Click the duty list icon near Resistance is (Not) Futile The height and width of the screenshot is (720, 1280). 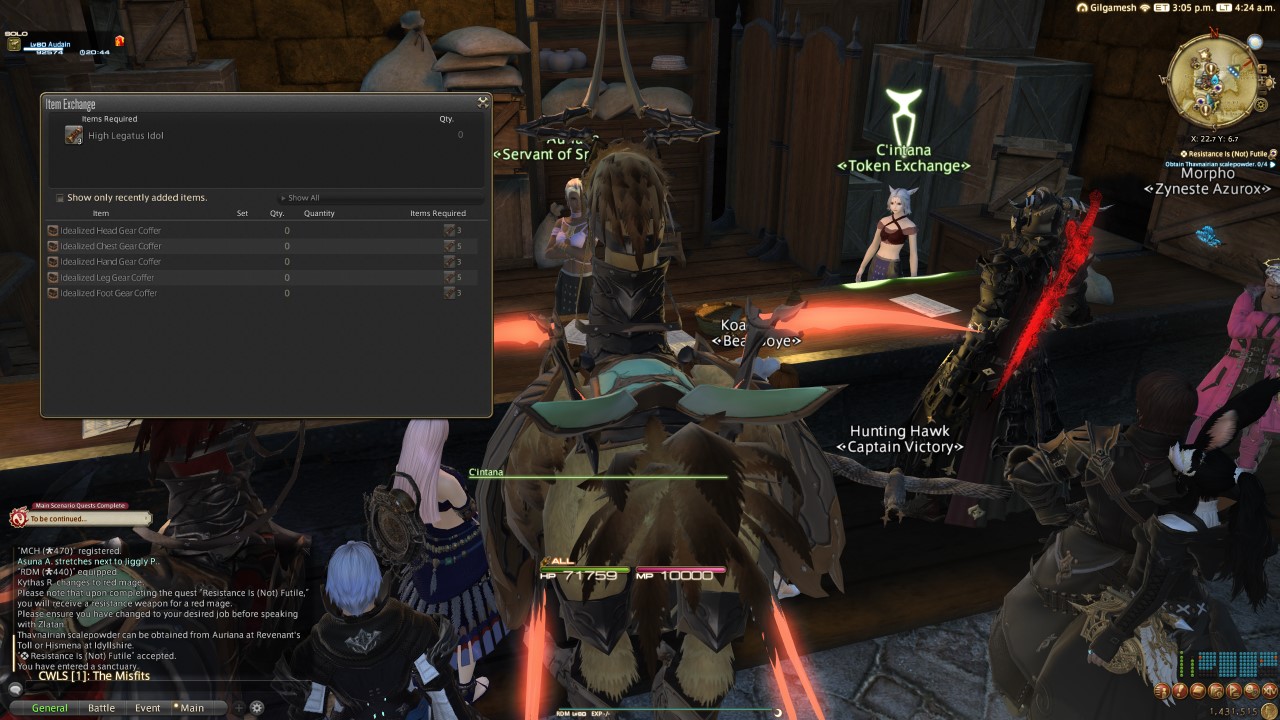pyautogui.click(x=1272, y=155)
